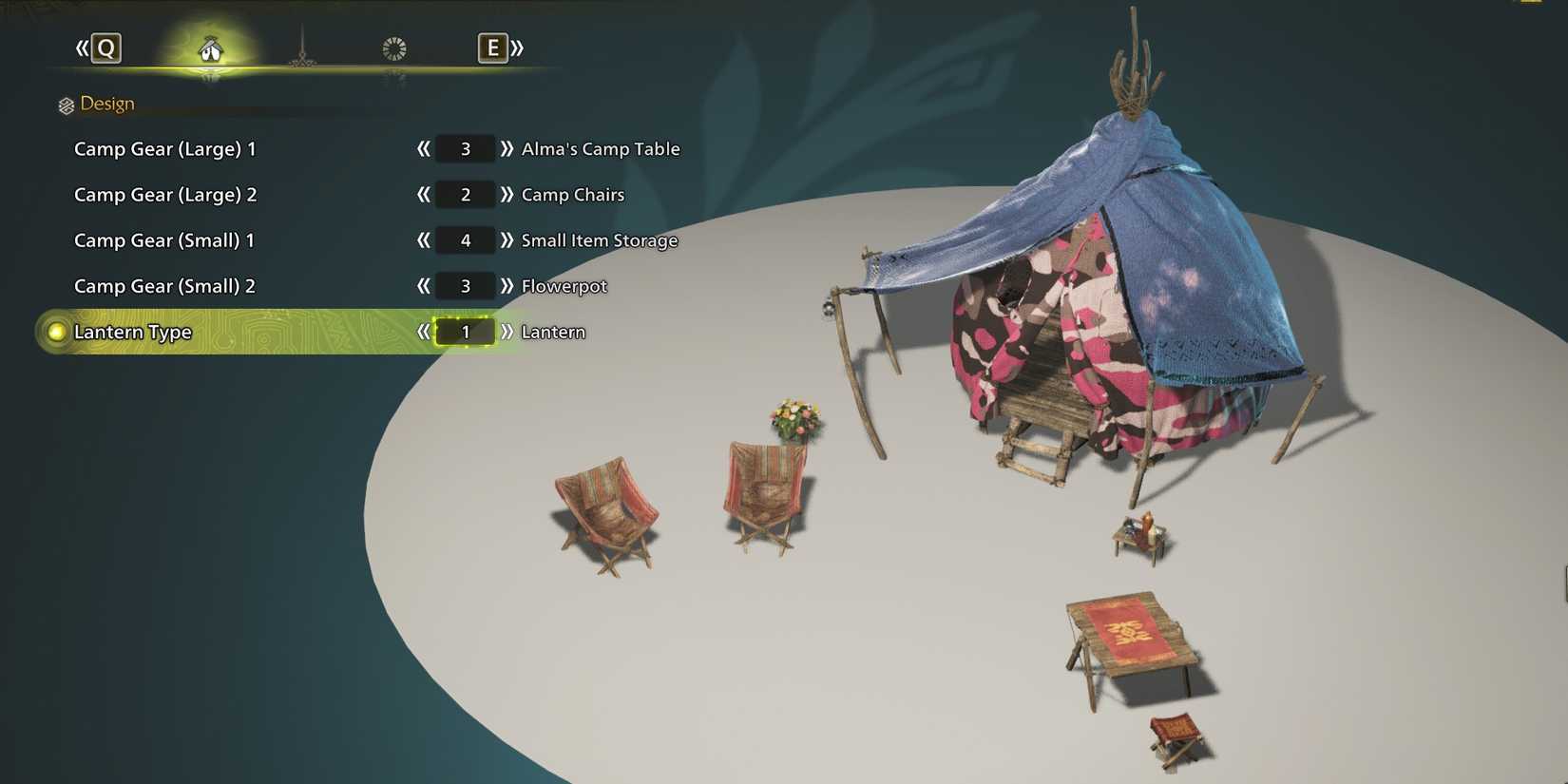The height and width of the screenshot is (784, 1568).
Task: Increase the Camp Chairs value
Action: click(x=508, y=195)
